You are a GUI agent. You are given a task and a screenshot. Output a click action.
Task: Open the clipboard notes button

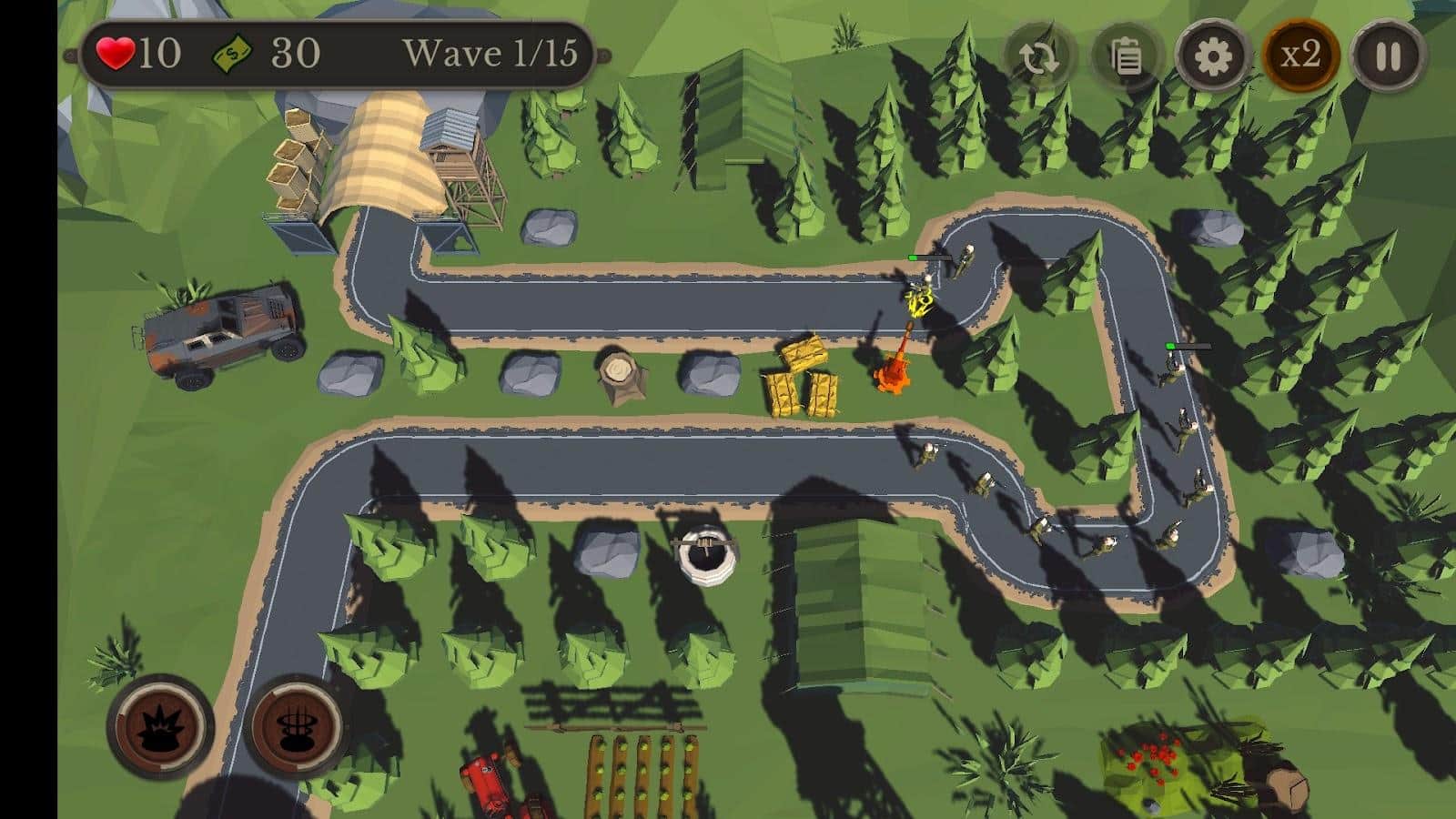point(1127,57)
